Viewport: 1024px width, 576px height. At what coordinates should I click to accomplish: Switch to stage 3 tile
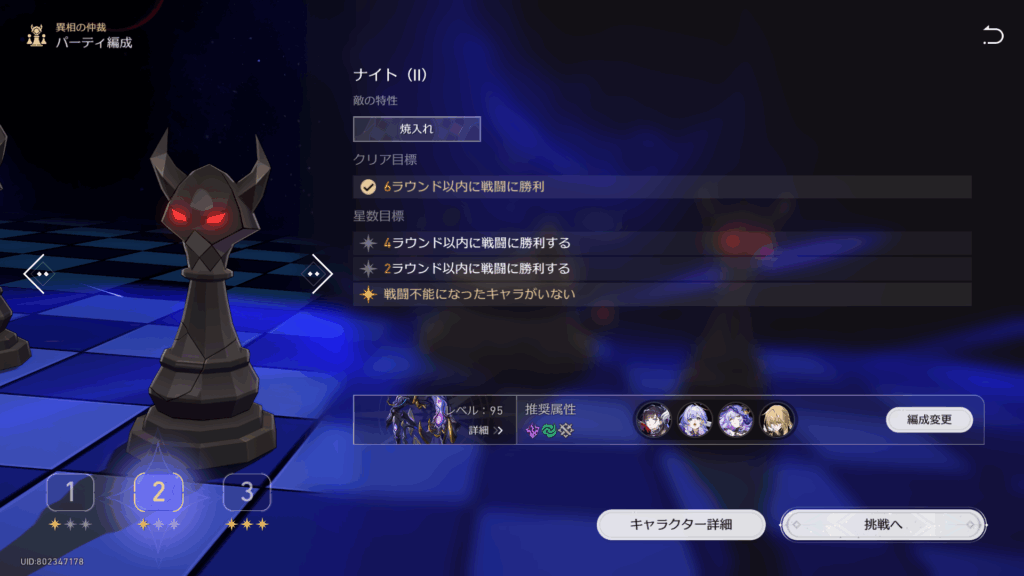point(246,492)
